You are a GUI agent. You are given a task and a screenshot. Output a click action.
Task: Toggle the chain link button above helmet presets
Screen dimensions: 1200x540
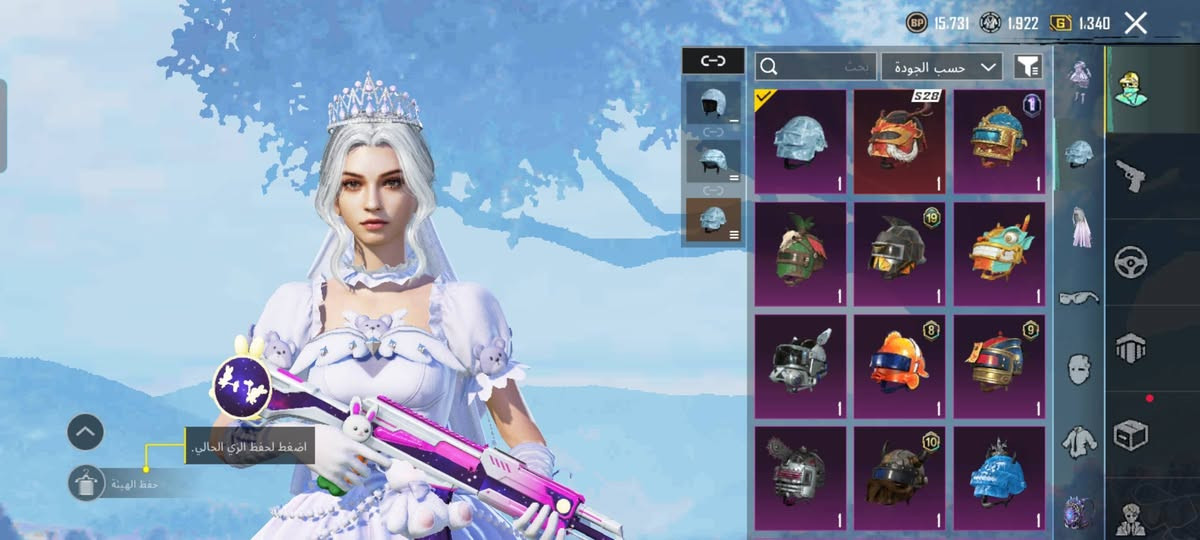coord(713,61)
